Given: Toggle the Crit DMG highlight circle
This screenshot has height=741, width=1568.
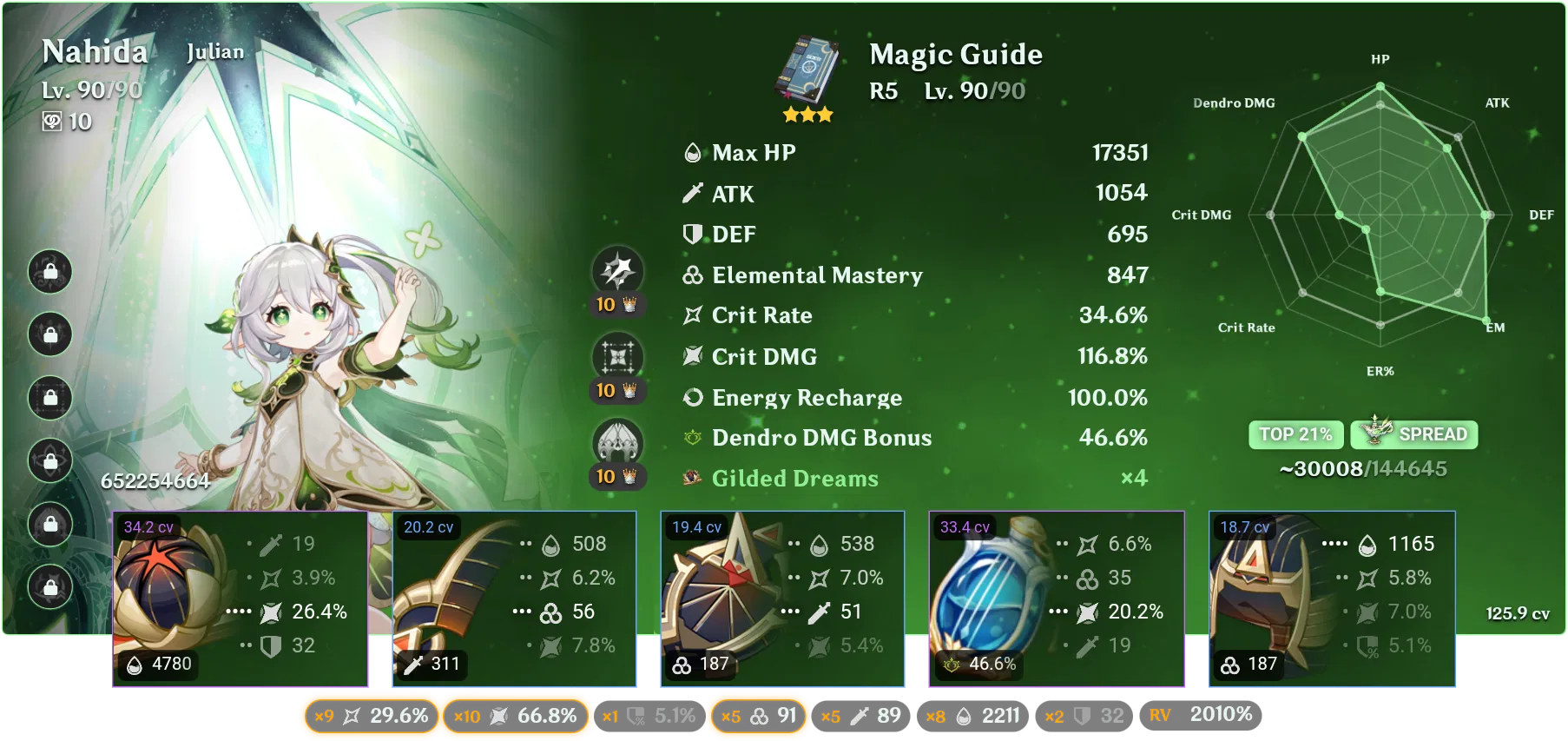Looking at the screenshot, I should pos(517,717).
